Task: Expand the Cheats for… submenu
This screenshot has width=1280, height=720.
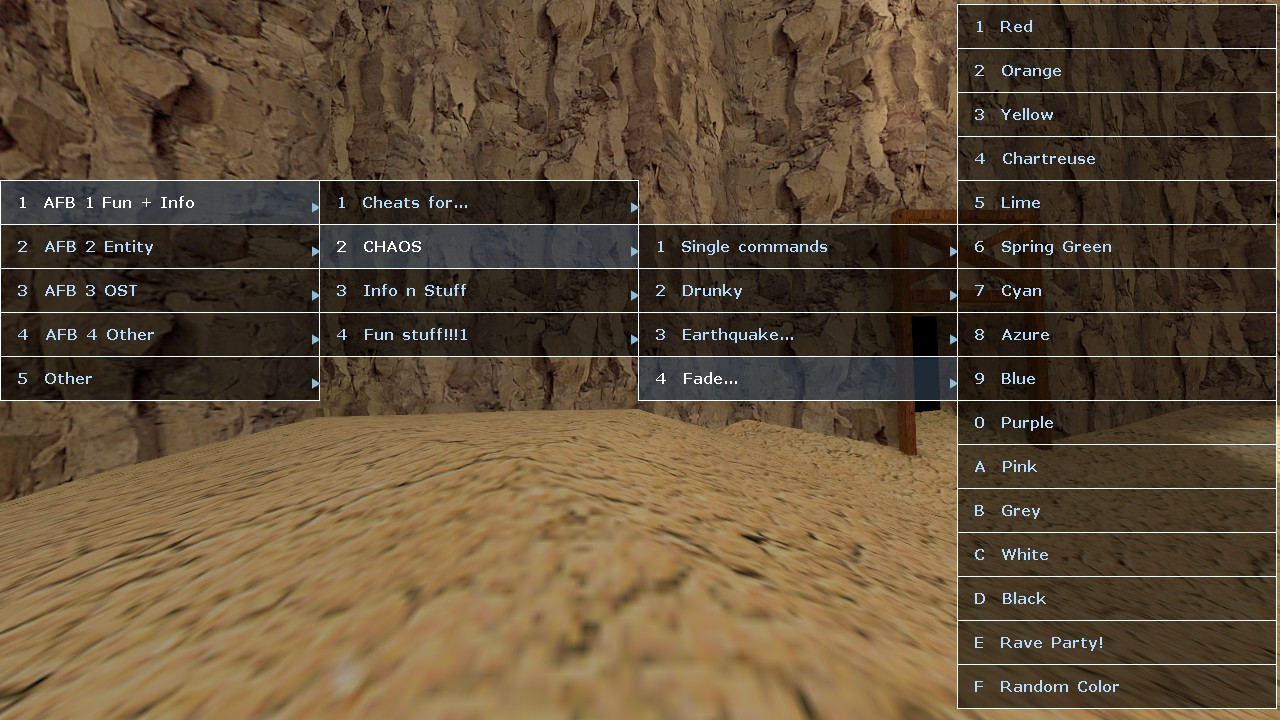Action: [479, 202]
